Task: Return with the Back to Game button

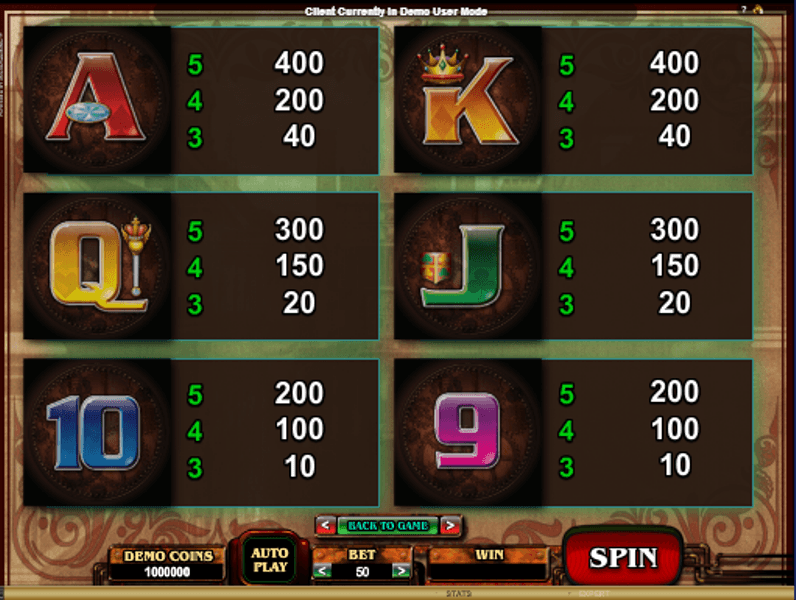Action: (x=388, y=525)
